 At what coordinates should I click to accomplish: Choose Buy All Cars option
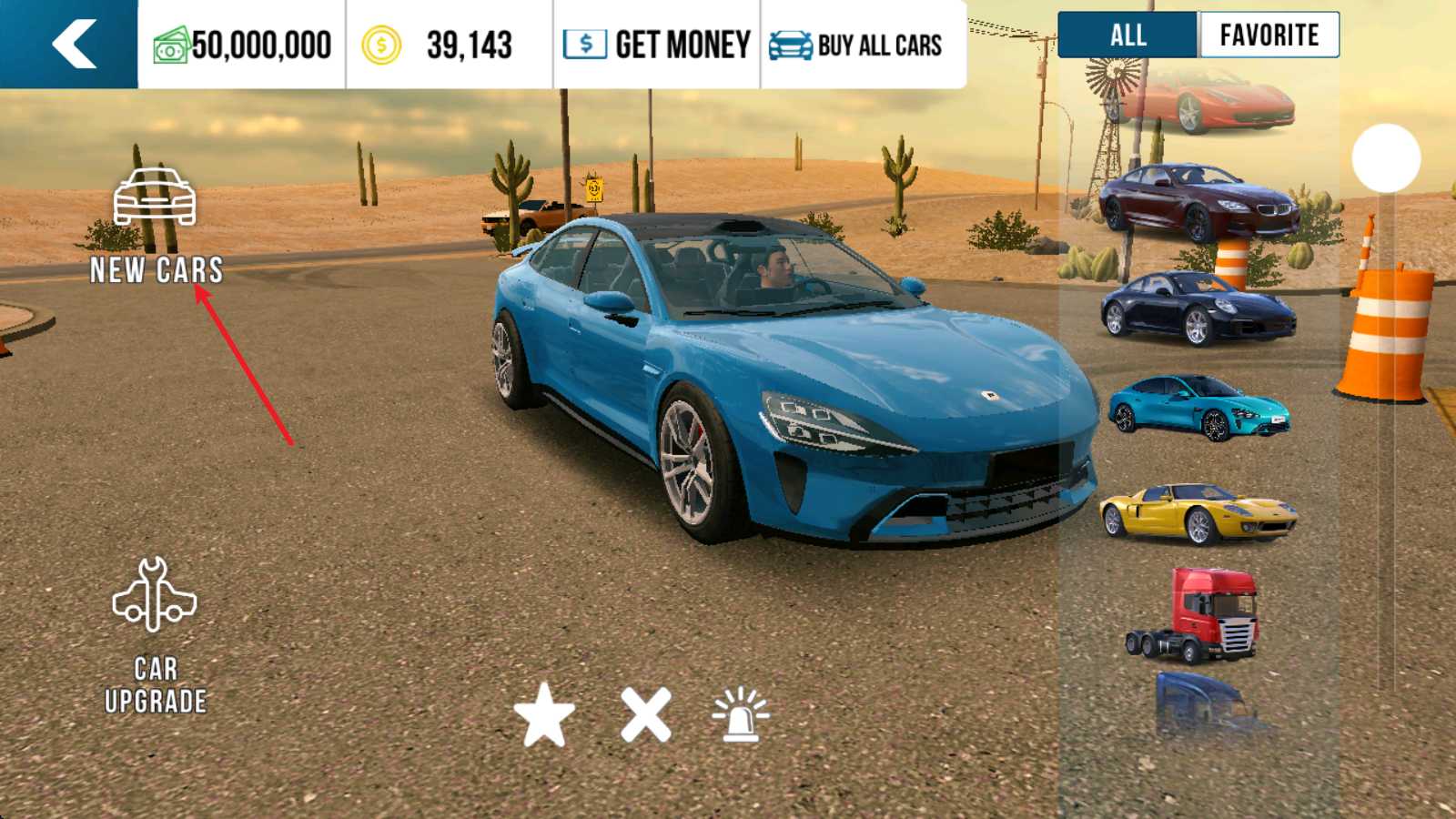pyautogui.click(x=856, y=45)
